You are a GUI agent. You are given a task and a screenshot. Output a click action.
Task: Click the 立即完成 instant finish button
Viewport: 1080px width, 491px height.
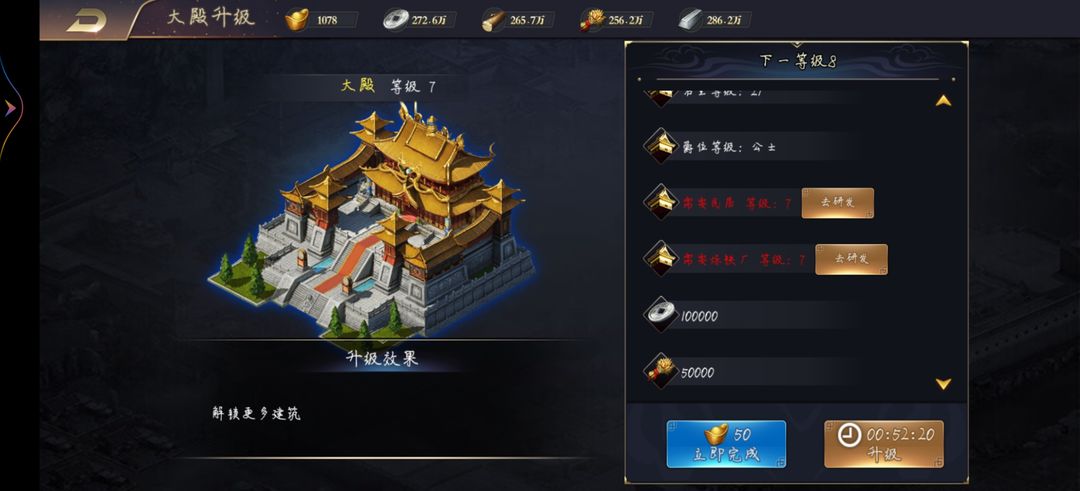726,444
